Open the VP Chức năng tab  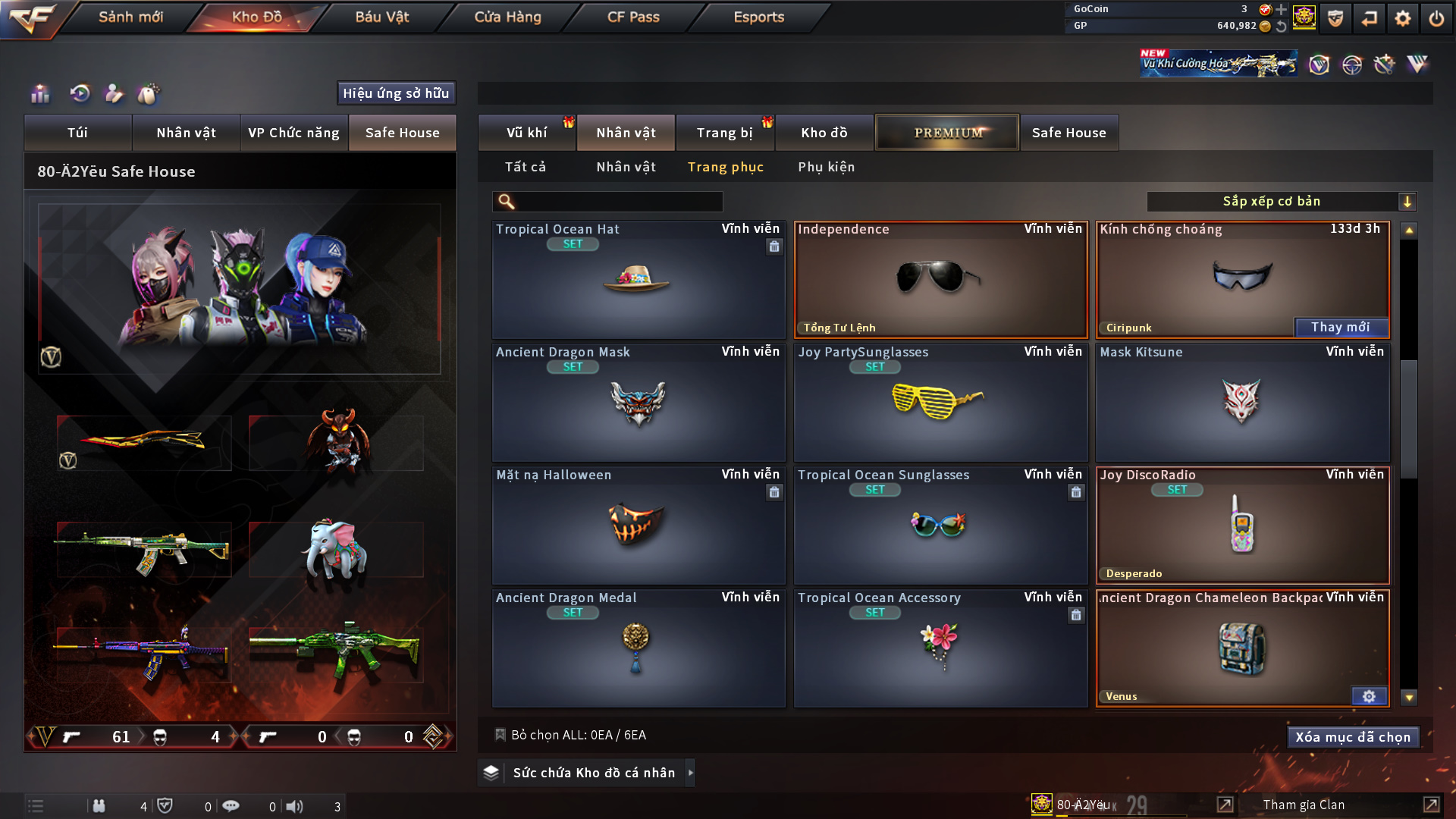point(293,133)
